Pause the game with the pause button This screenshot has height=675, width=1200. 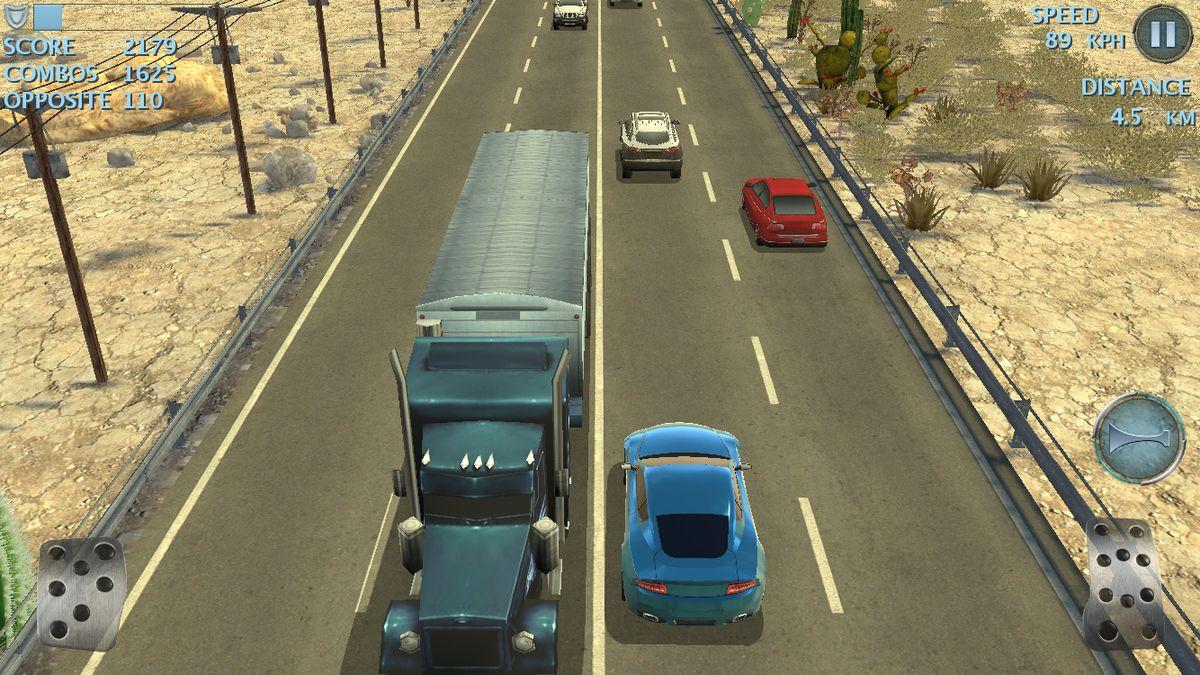[1162, 34]
